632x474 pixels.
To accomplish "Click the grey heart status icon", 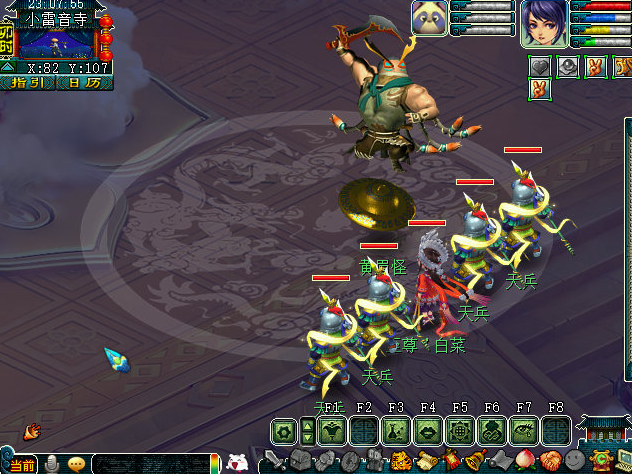I will pos(540,67).
